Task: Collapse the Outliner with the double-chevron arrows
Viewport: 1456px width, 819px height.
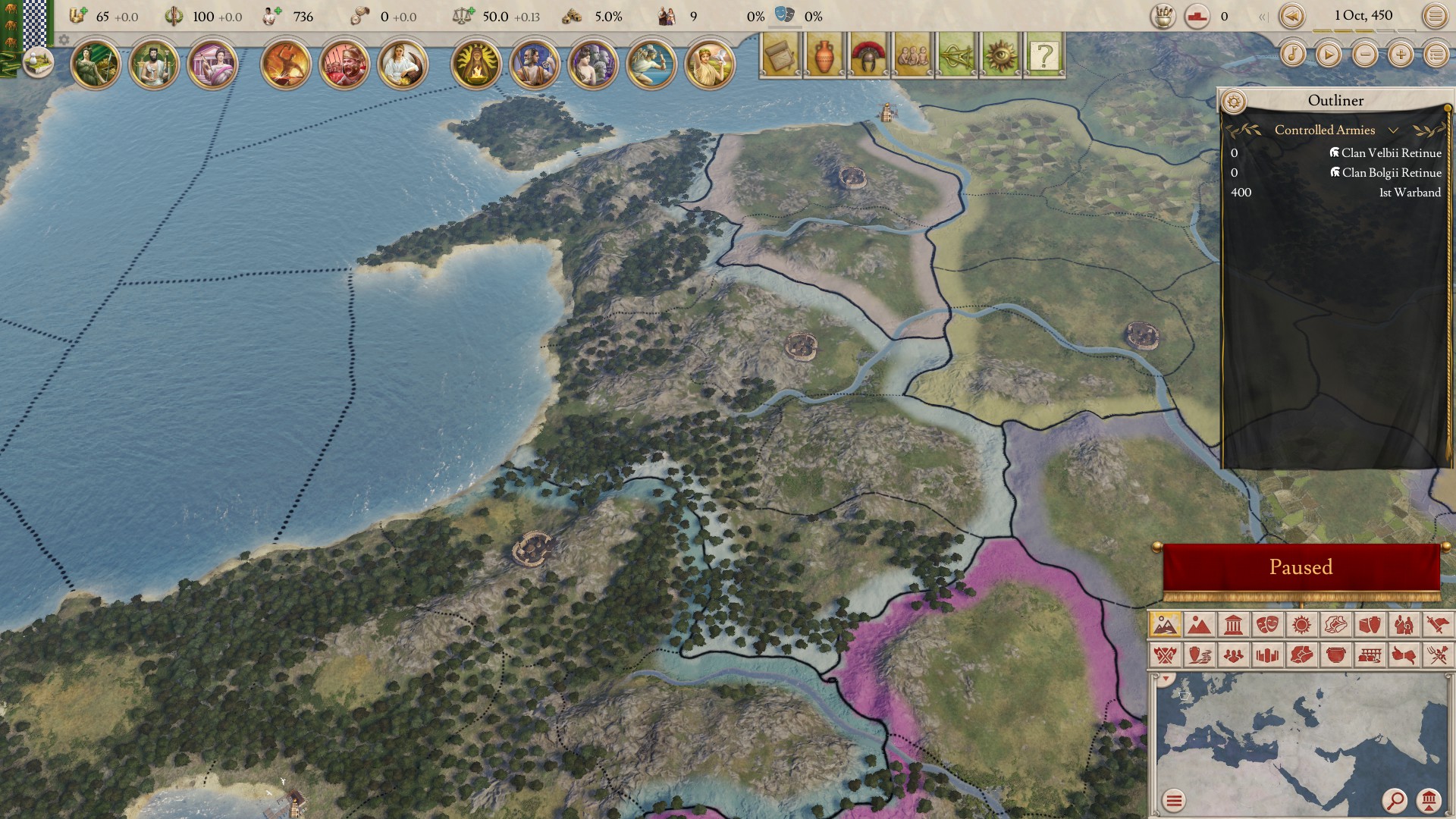Action: (x=1263, y=16)
